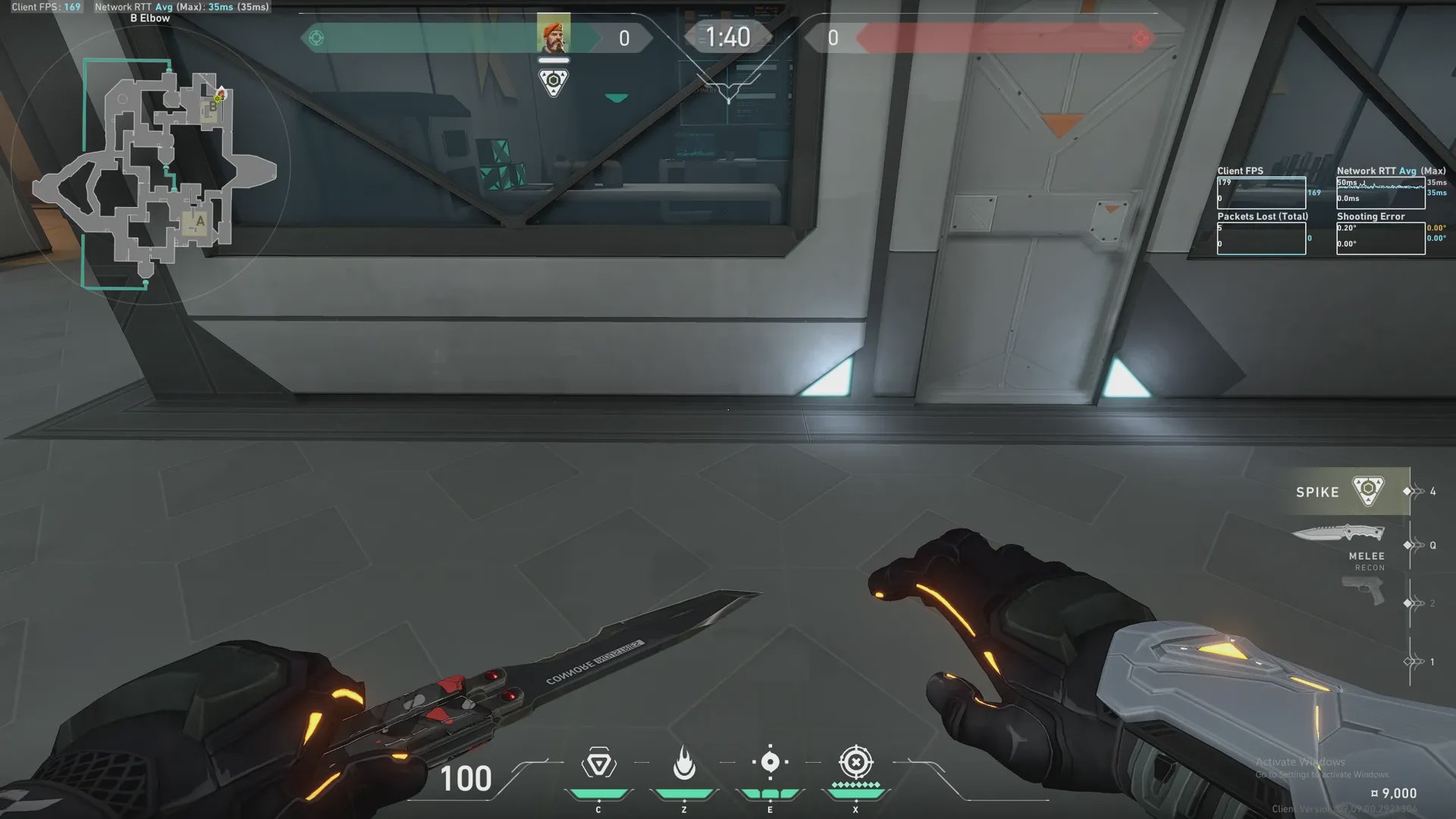Screen dimensions: 1456x819
Task: Click the minimap in the corner
Action: coord(152,171)
